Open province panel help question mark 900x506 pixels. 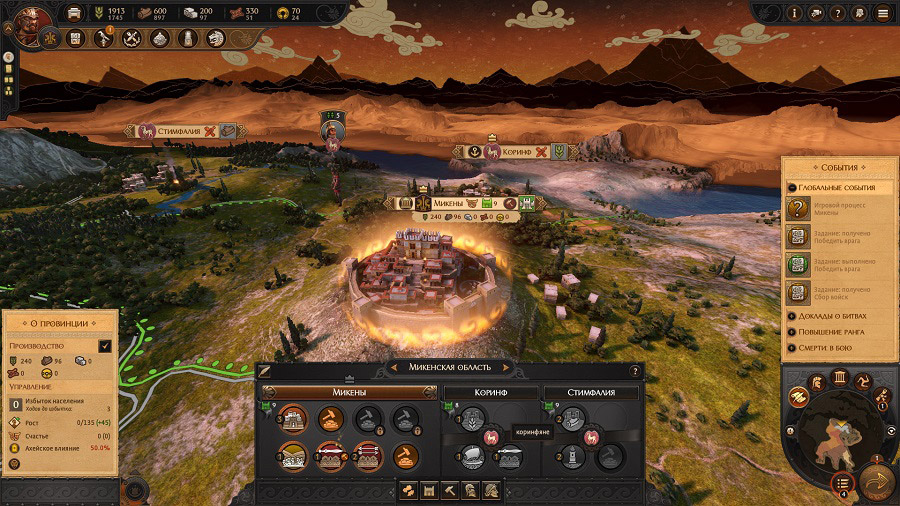(x=634, y=371)
